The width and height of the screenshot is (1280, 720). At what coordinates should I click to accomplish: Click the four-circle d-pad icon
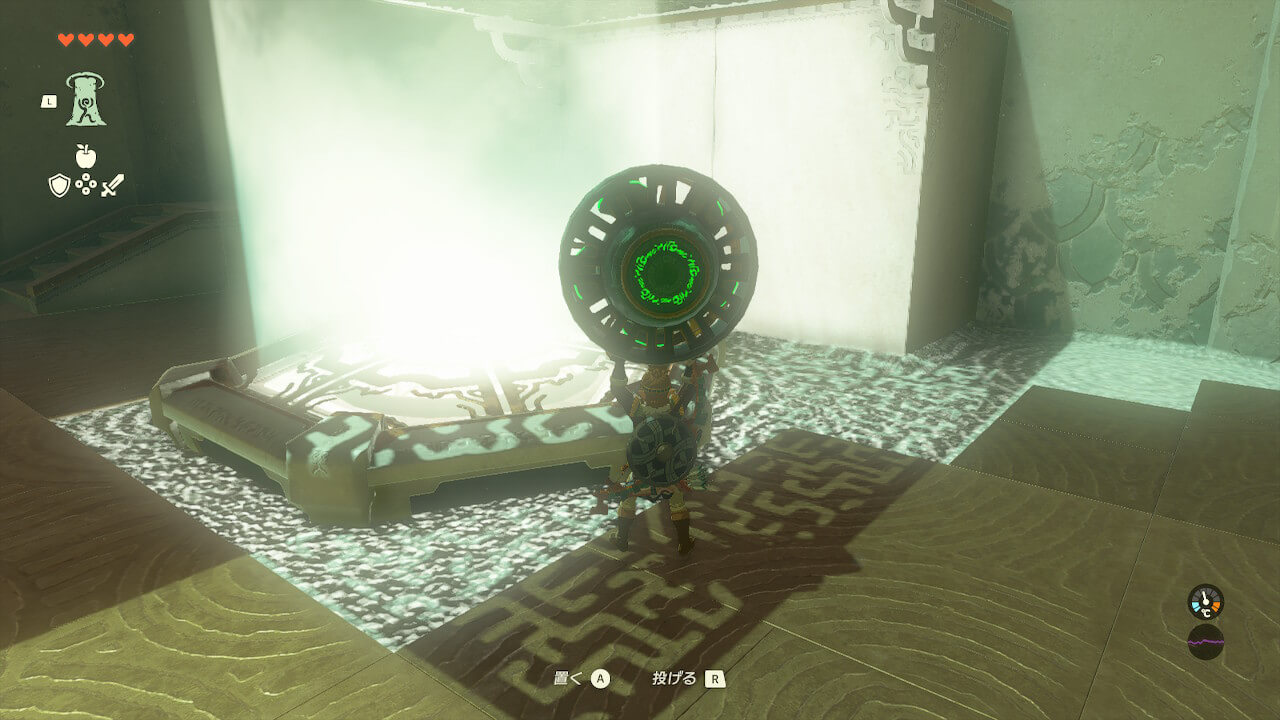(86, 185)
